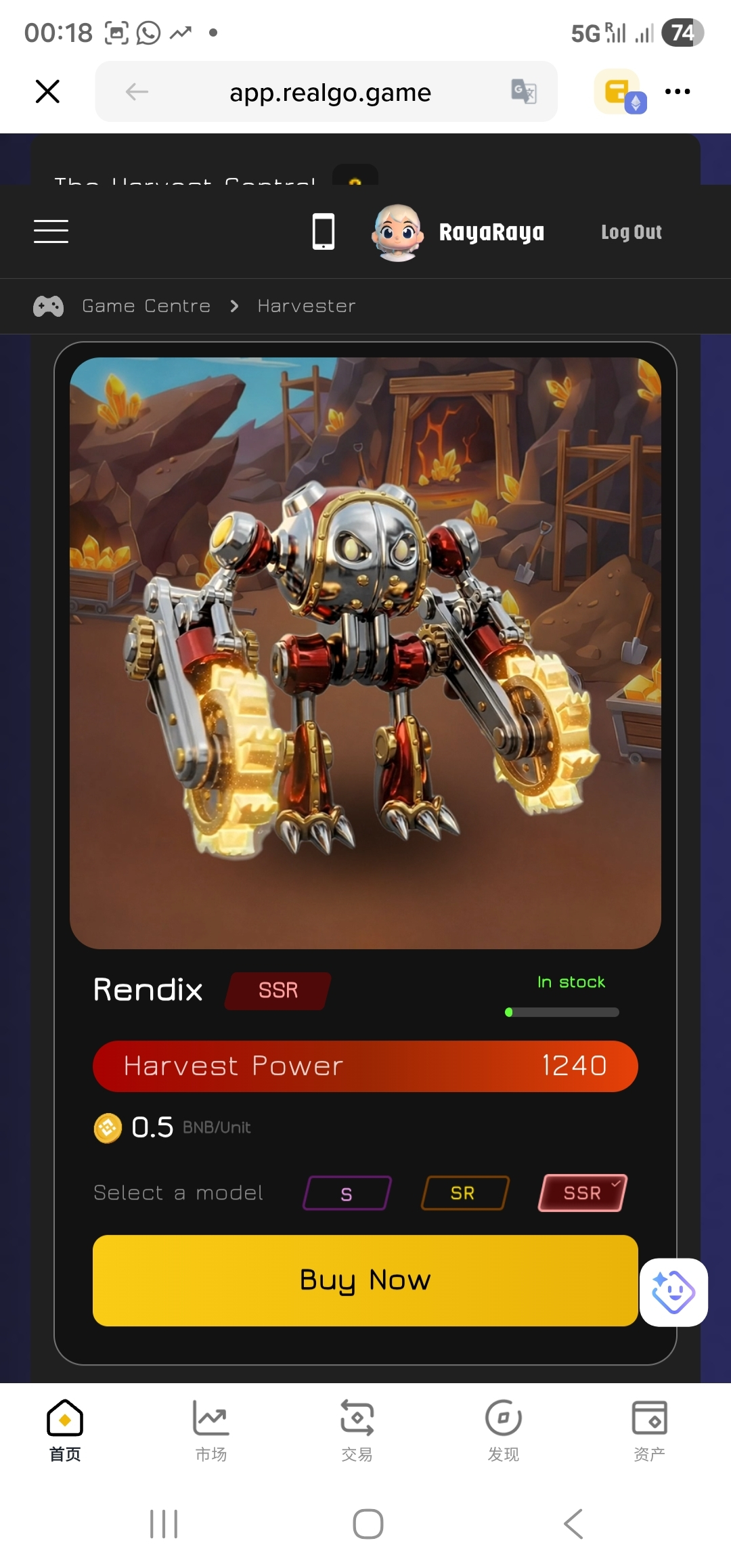The image size is (731, 1568).
Task: Buy the Rendix harvester now
Action: 365,1280
